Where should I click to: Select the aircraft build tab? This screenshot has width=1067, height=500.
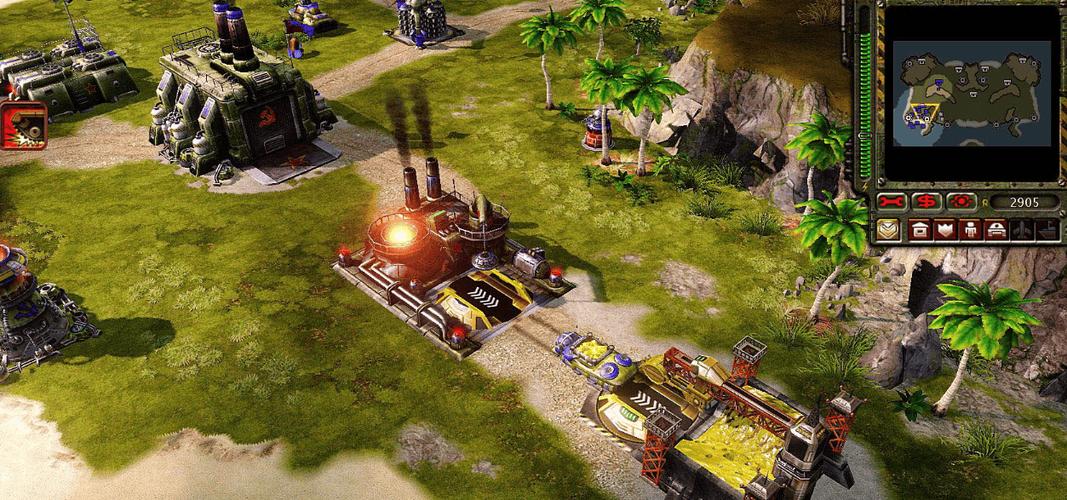pos(1021,230)
